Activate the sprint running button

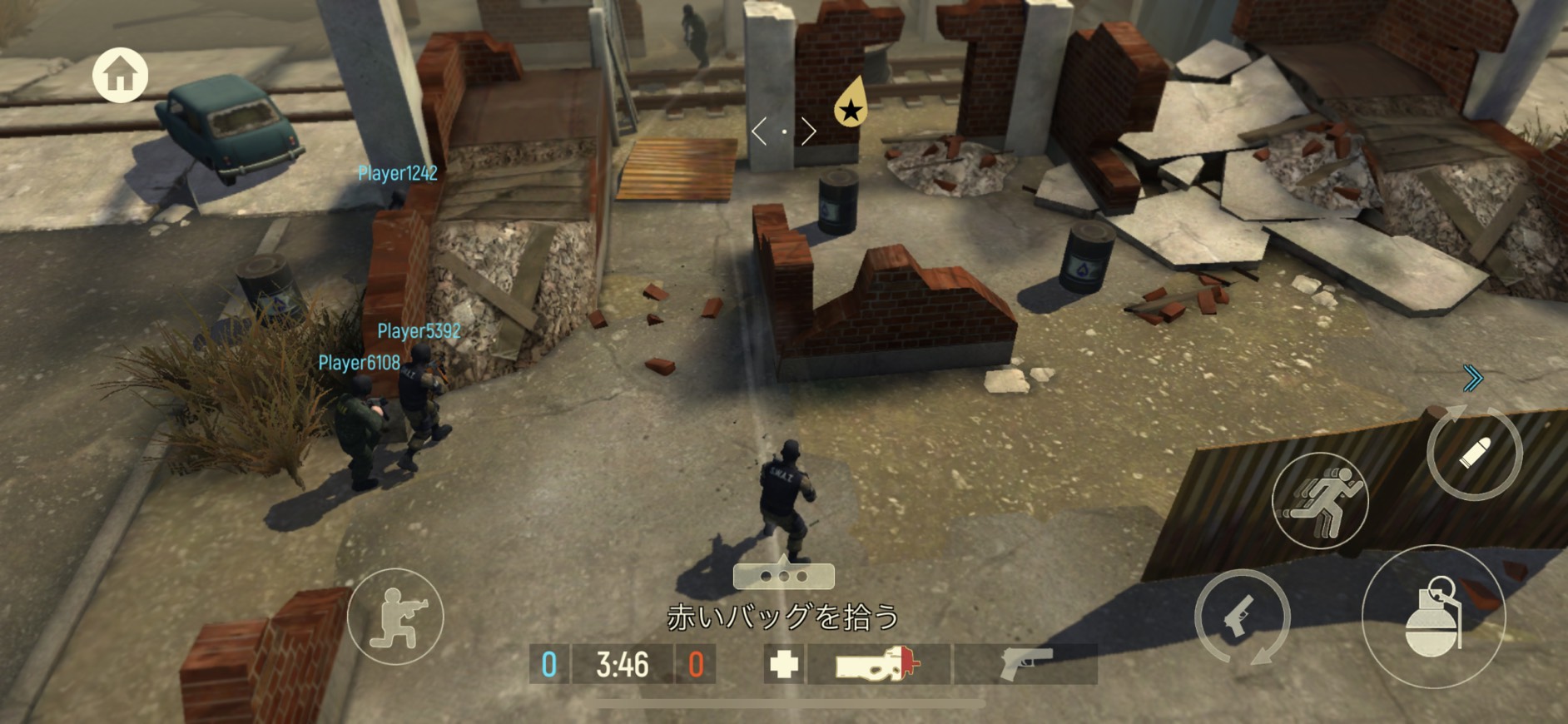click(1320, 500)
